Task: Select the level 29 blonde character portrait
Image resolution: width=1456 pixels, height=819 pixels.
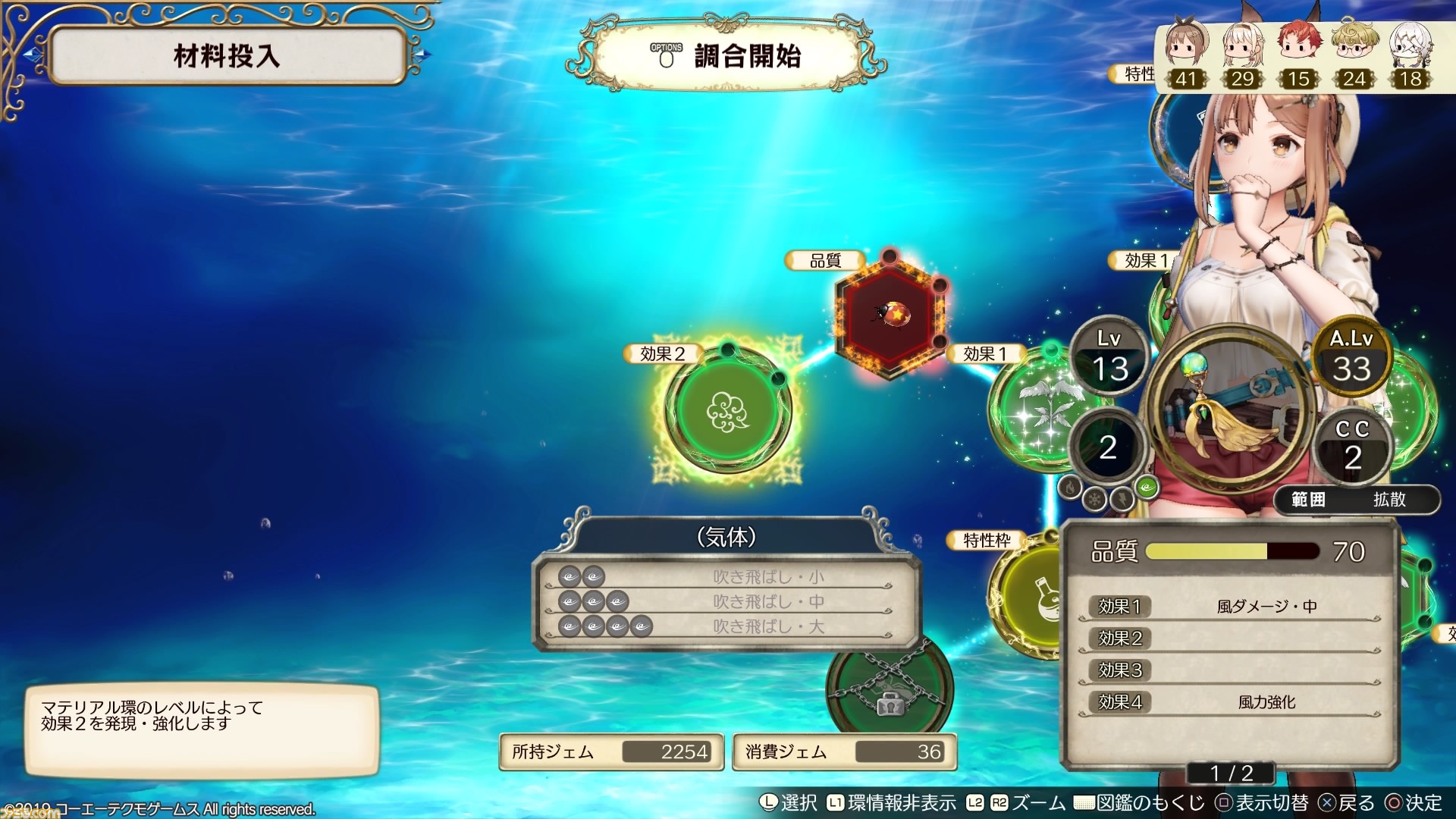Action: (1242, 53)
